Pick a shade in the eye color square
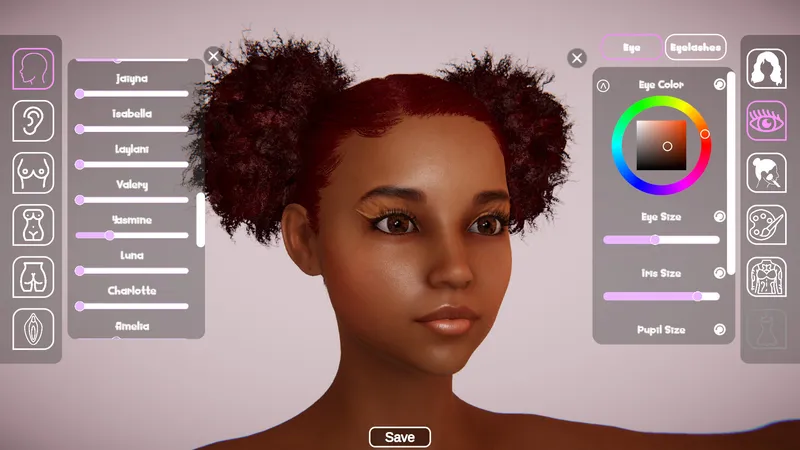 tap(661, 144)
